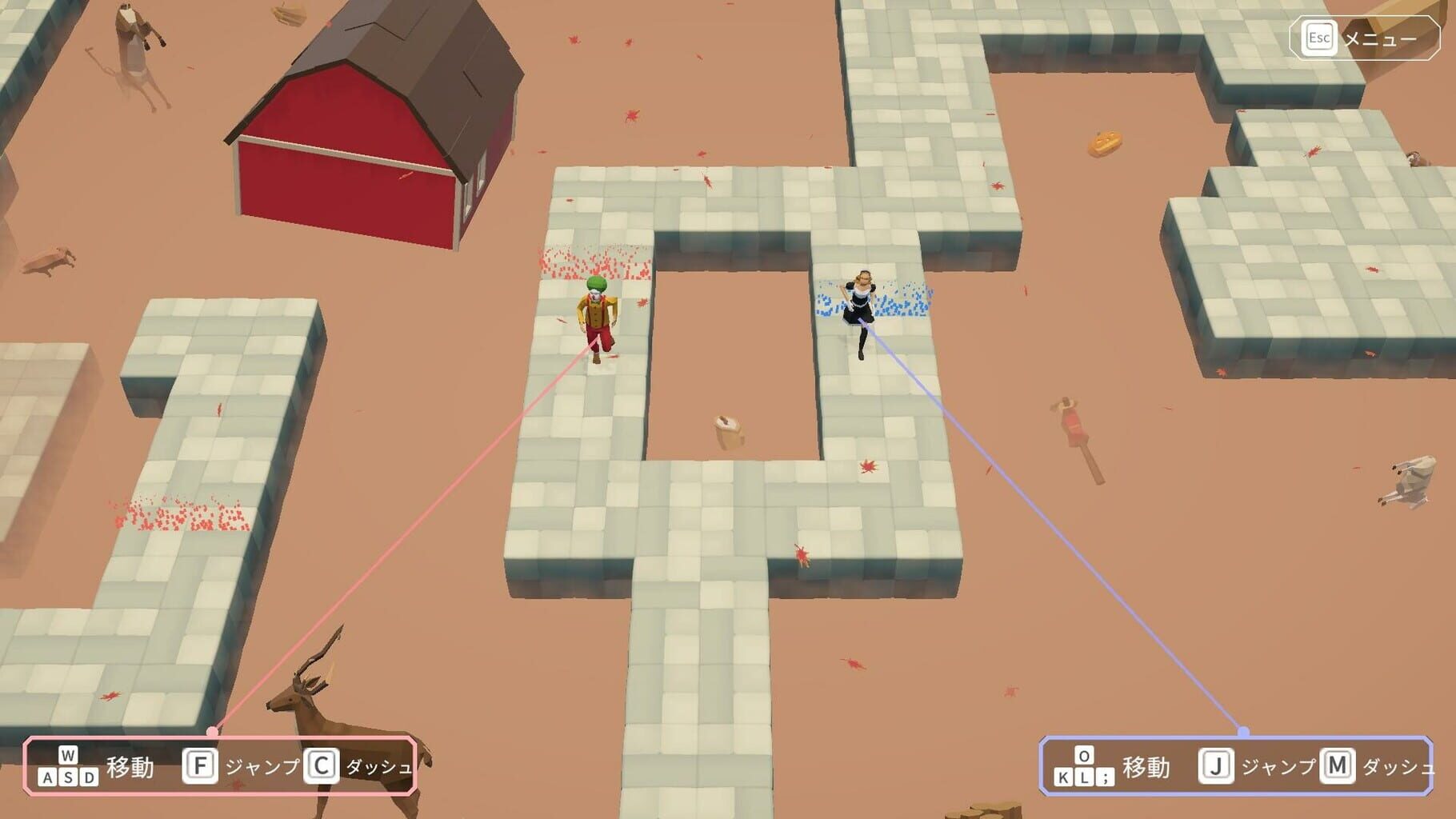Click the 移動 label in pink panel
The height and width of the screenshot is (819, 1456).
[130, 766]
